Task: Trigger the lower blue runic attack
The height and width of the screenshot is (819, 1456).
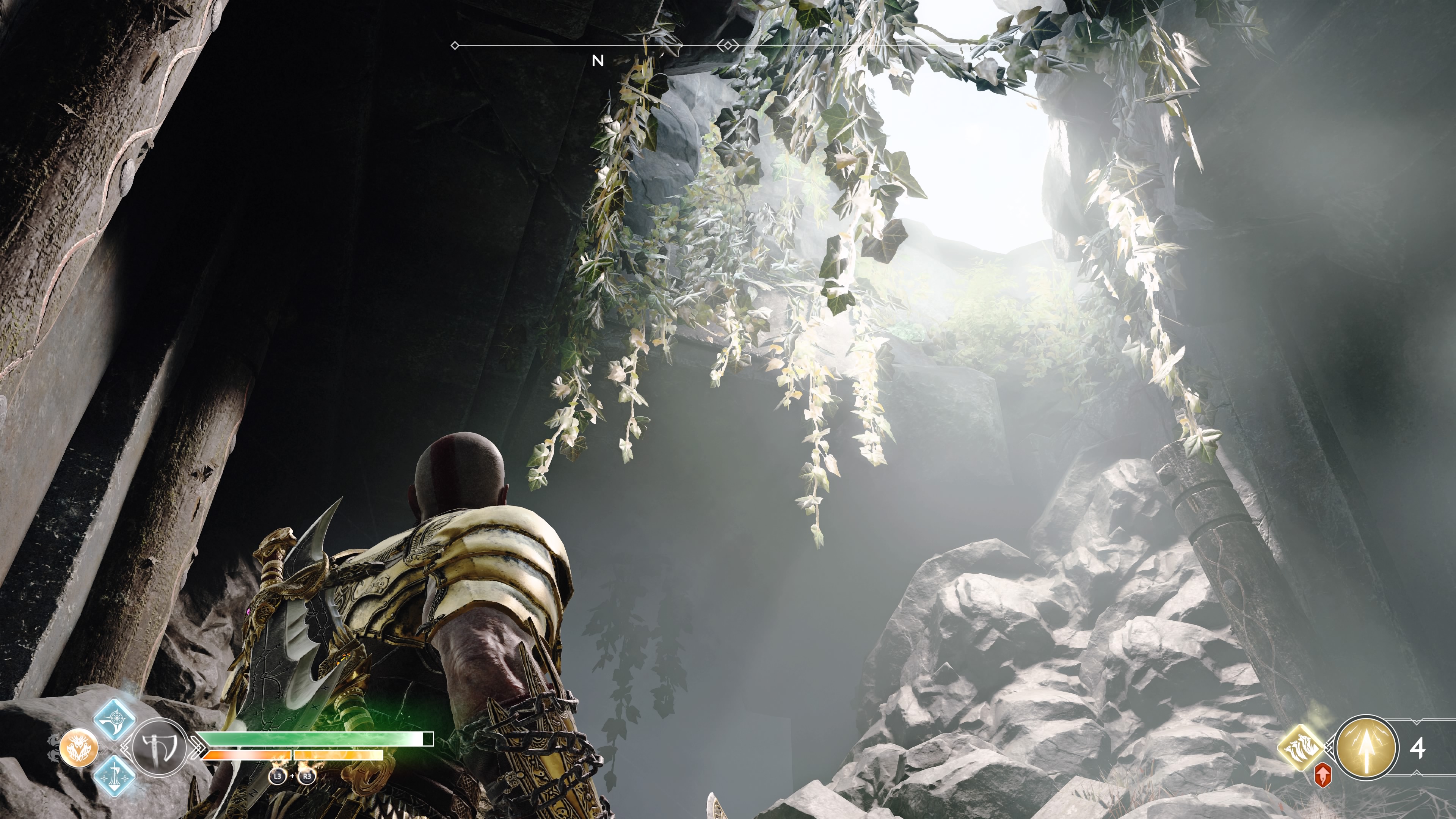Action: 114,775
